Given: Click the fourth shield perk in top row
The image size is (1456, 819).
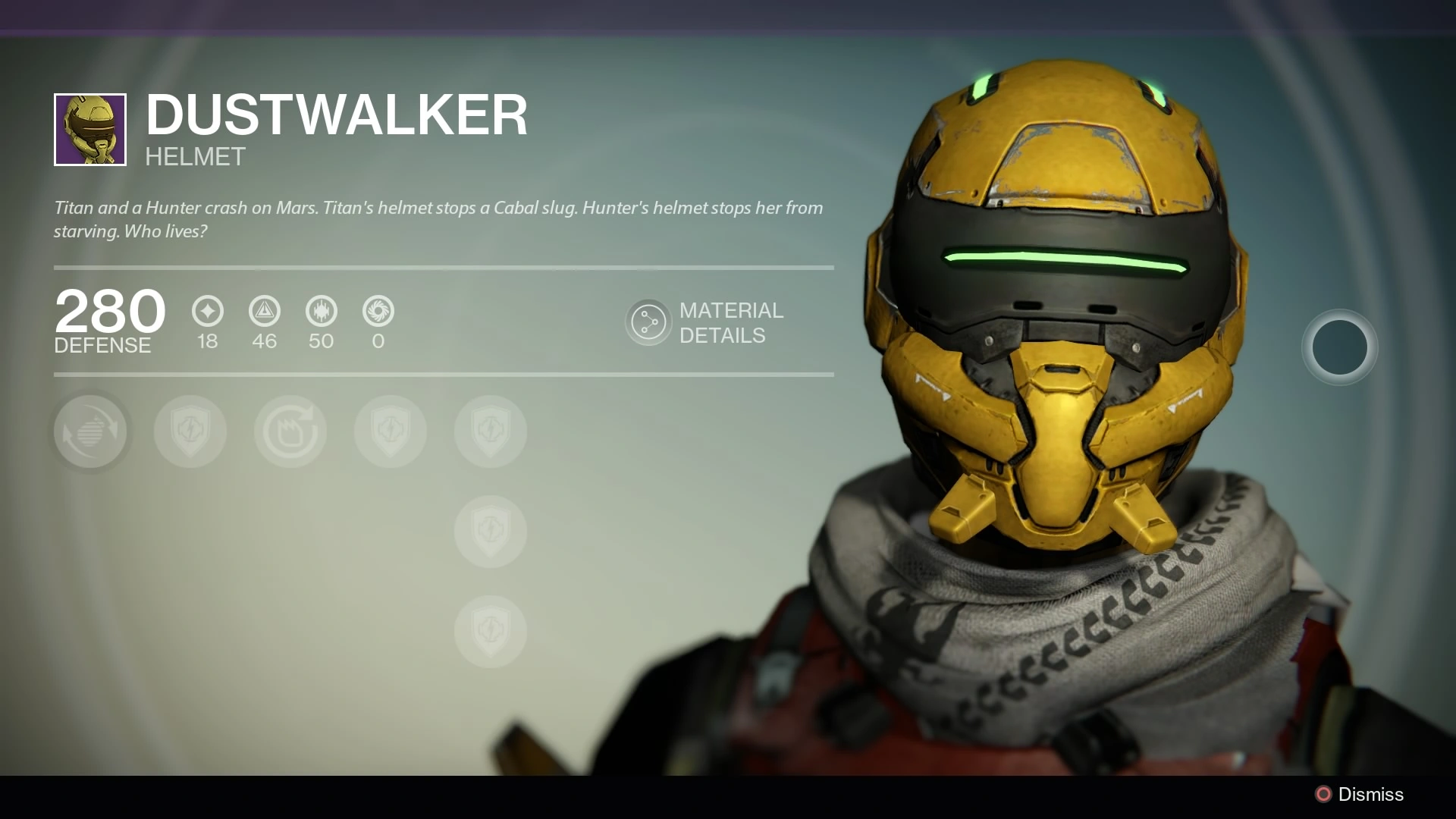Looking at the screenshot, I should point(390,431).
